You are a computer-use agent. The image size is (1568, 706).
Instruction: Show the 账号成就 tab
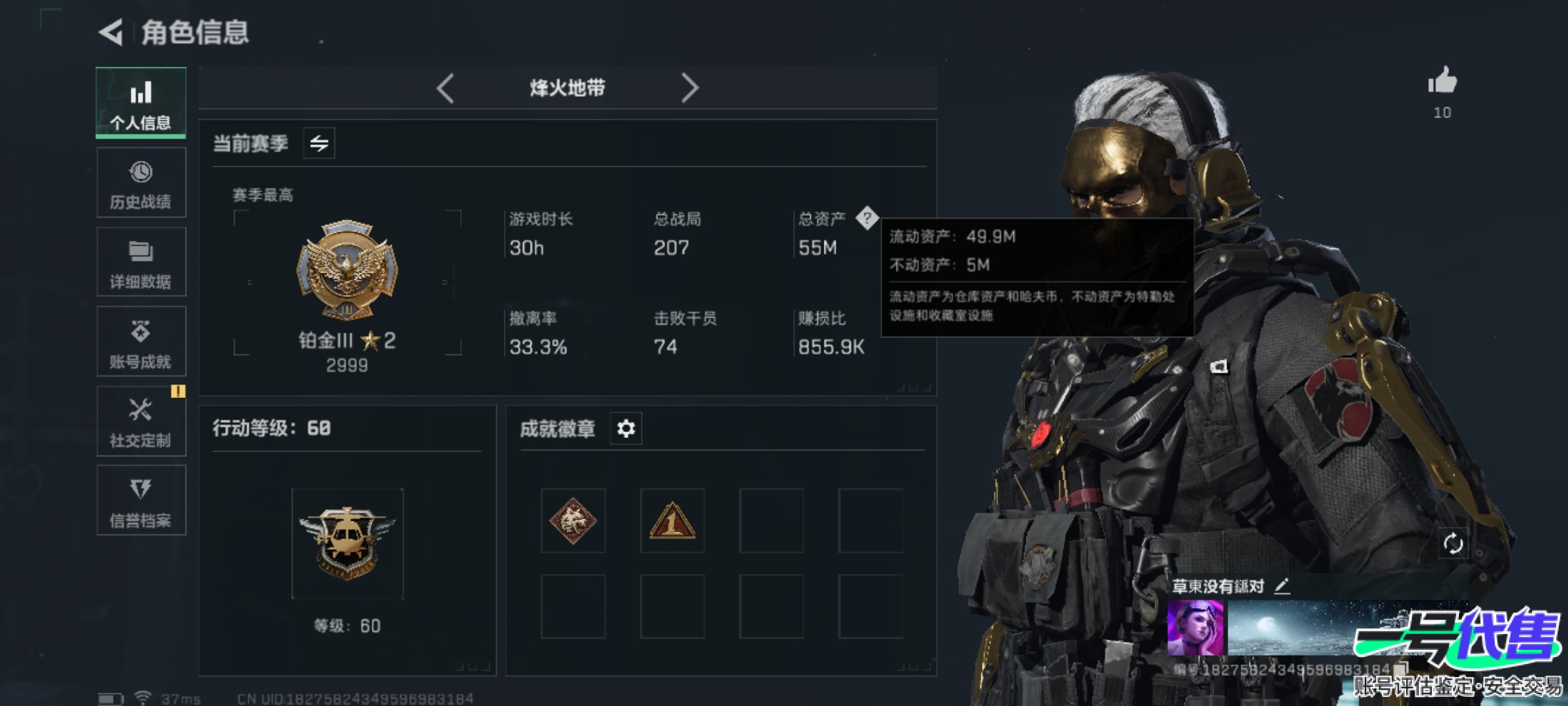[x=141, y=342]
